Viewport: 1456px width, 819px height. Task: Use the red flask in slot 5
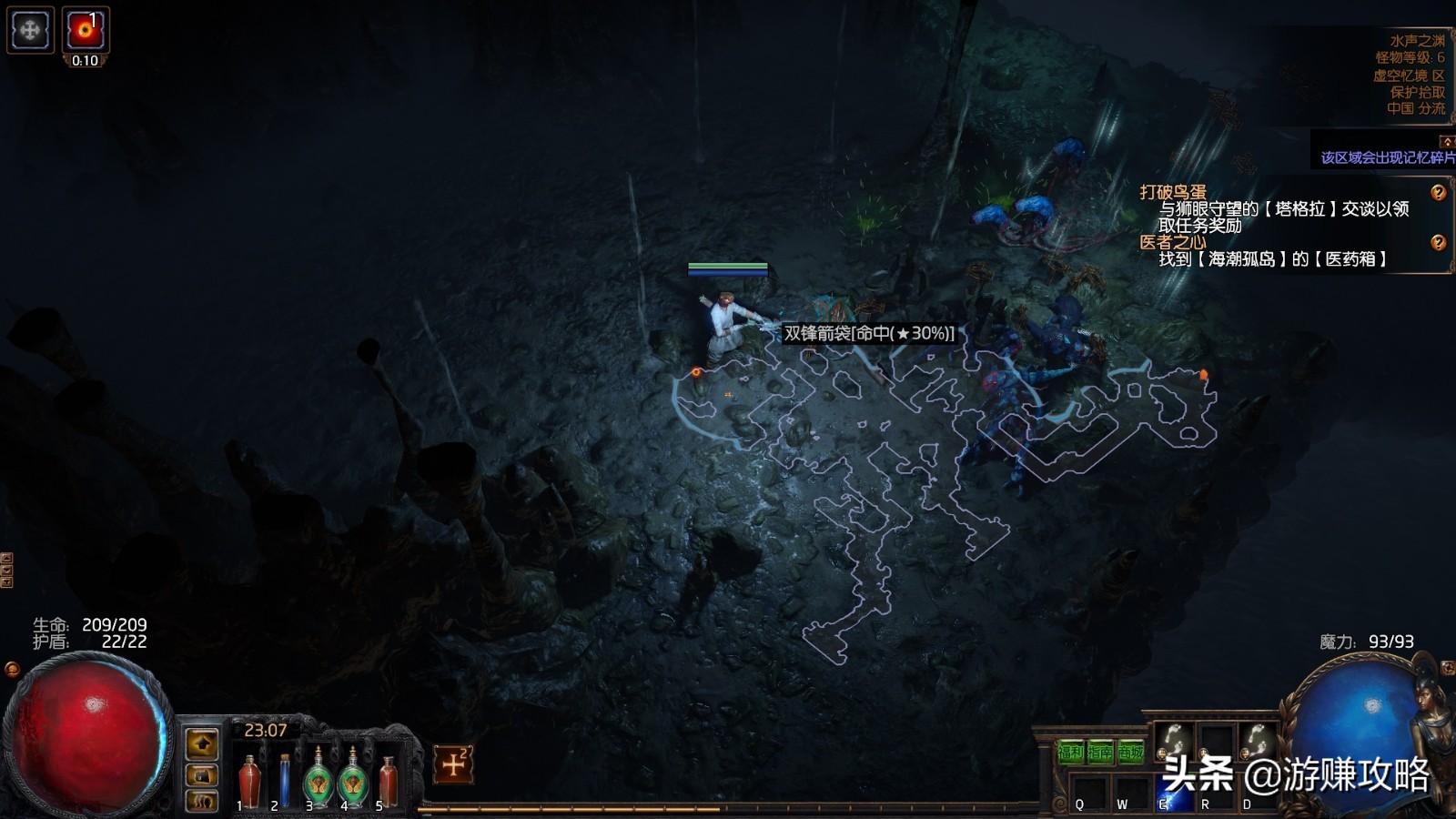pos(389,780)
